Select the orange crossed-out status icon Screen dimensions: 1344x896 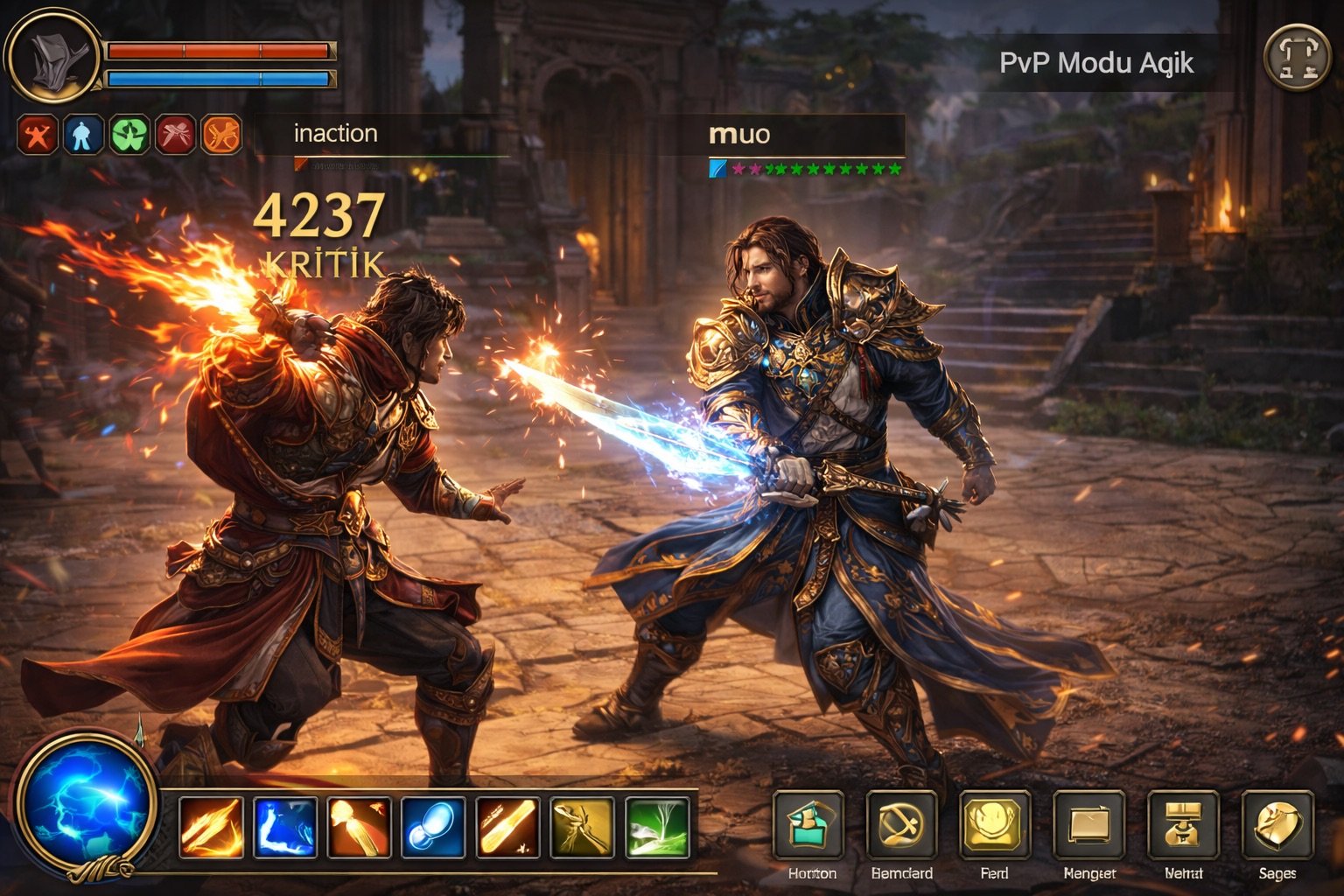point(221,136)
